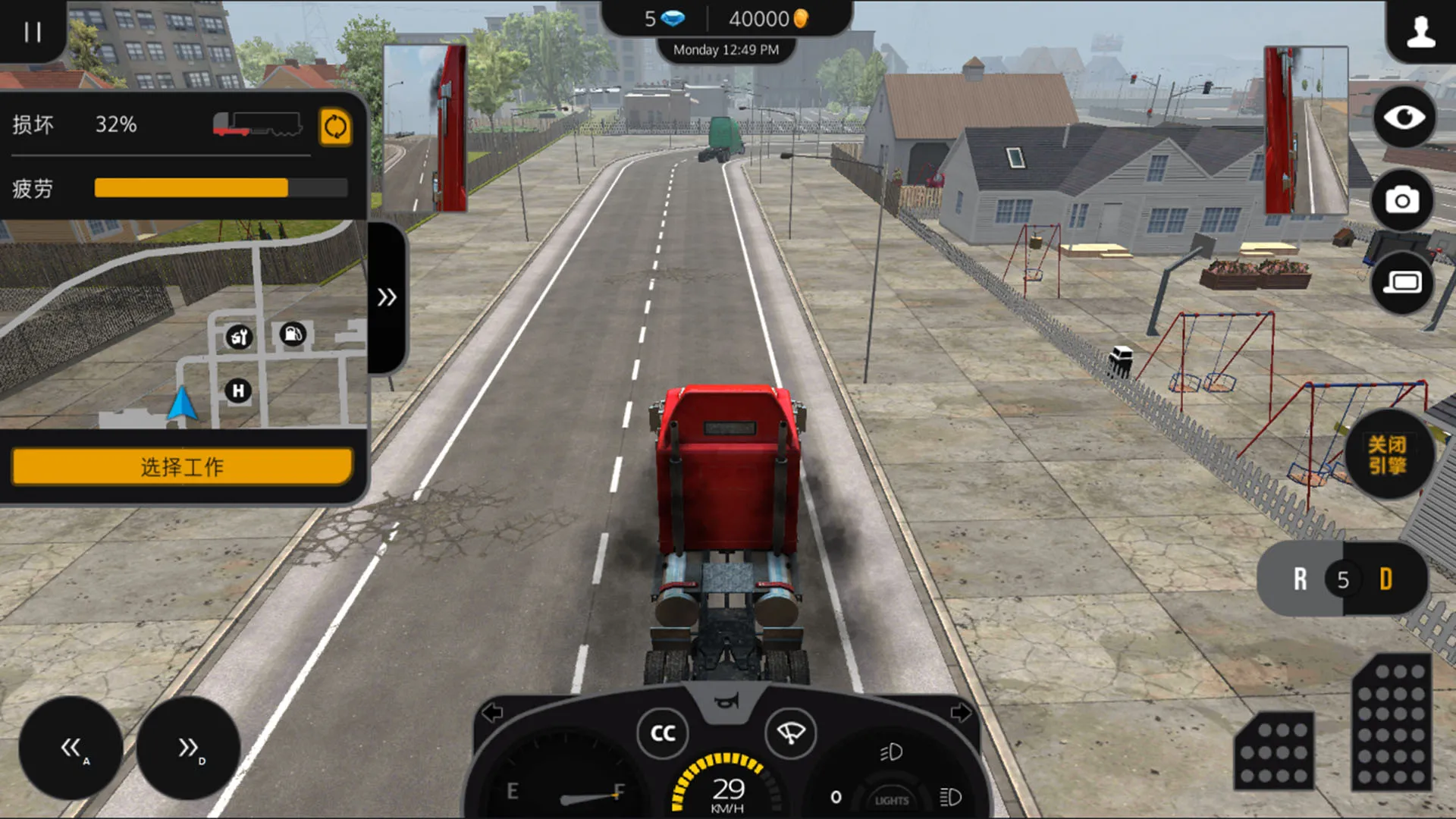Steer right with the D button
Viewport: 1456px width, 819px height.
189,748
